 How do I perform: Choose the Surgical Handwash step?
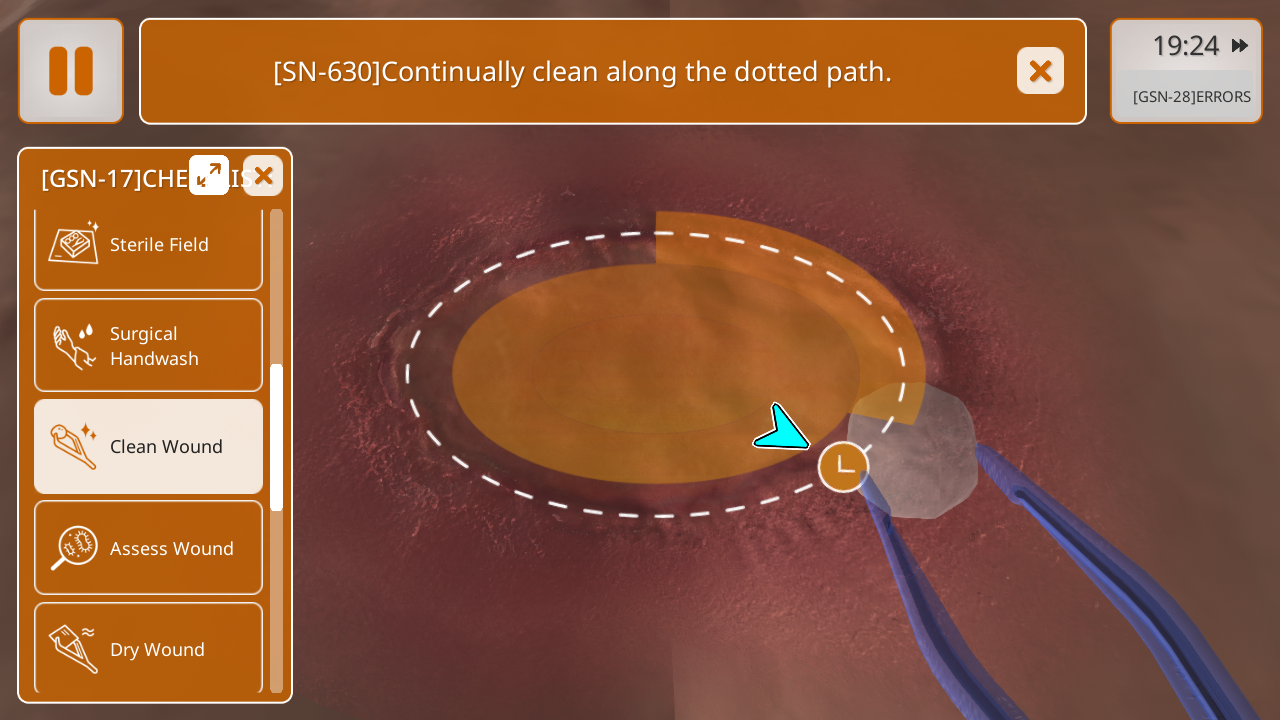148,346
